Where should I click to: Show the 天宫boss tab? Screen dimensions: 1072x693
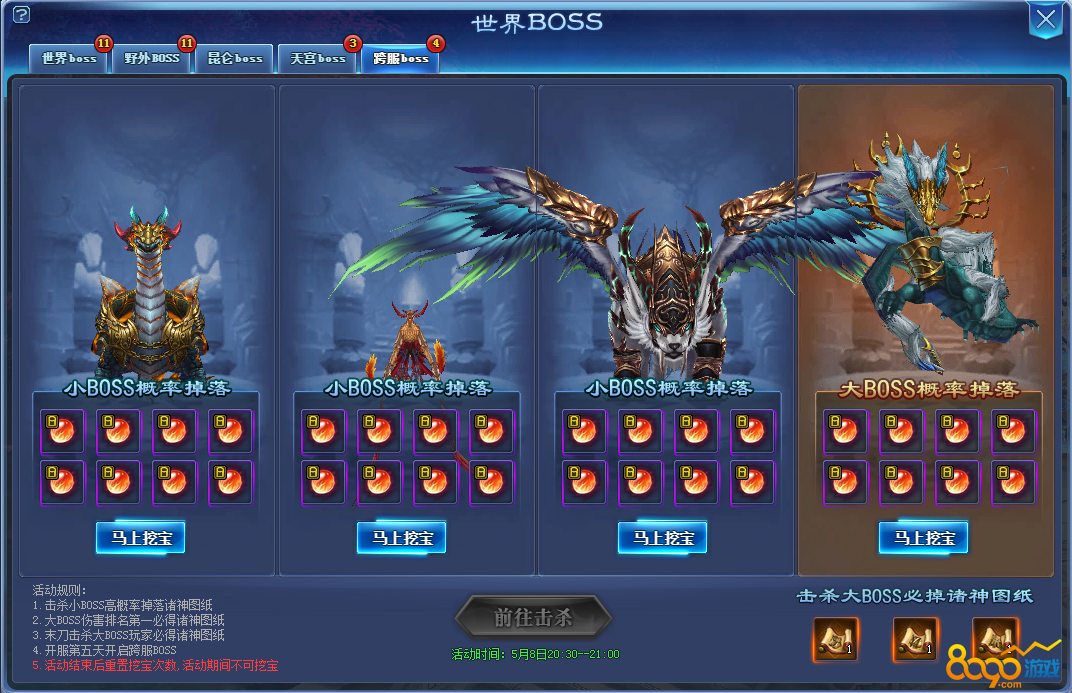(317, 59)
